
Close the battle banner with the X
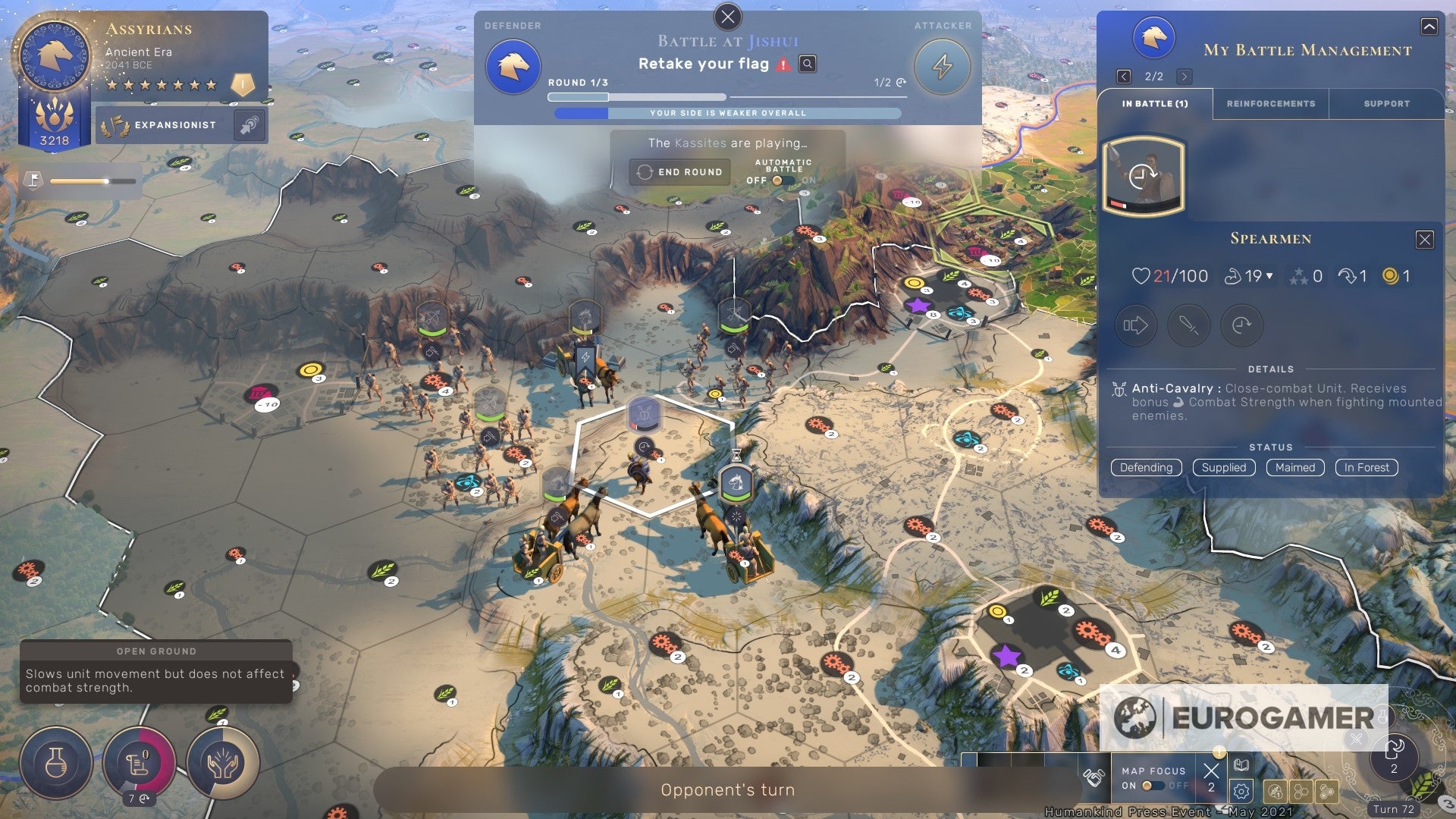click(x=727, y=17)
